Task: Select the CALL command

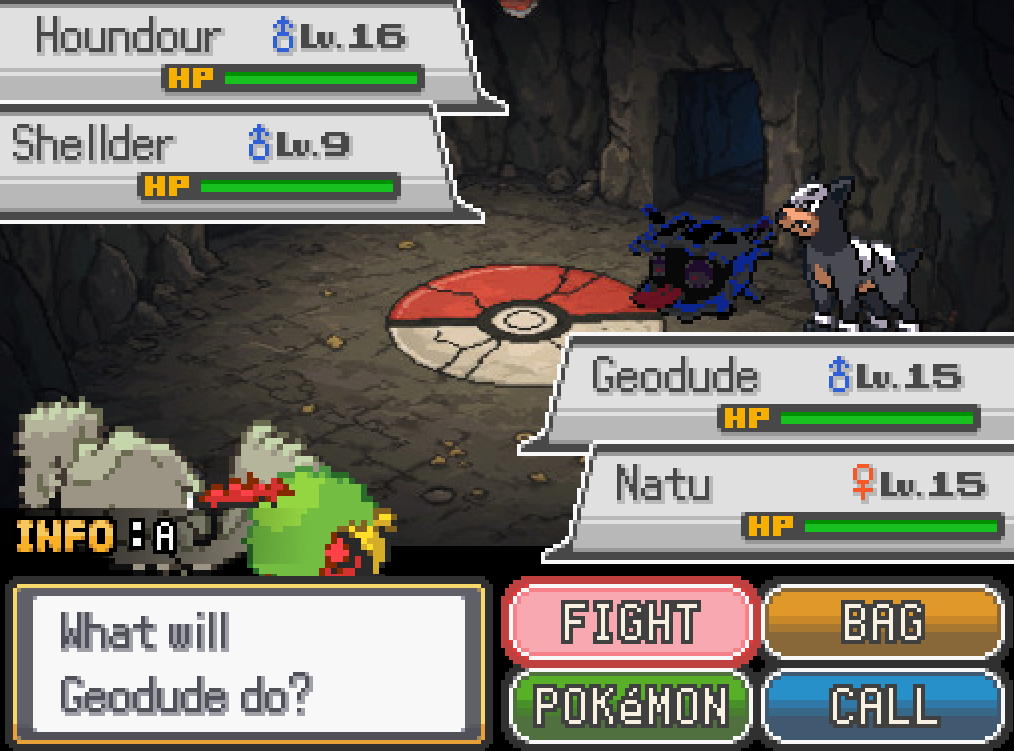Action: pyautogui.click(x=883, y=704)
